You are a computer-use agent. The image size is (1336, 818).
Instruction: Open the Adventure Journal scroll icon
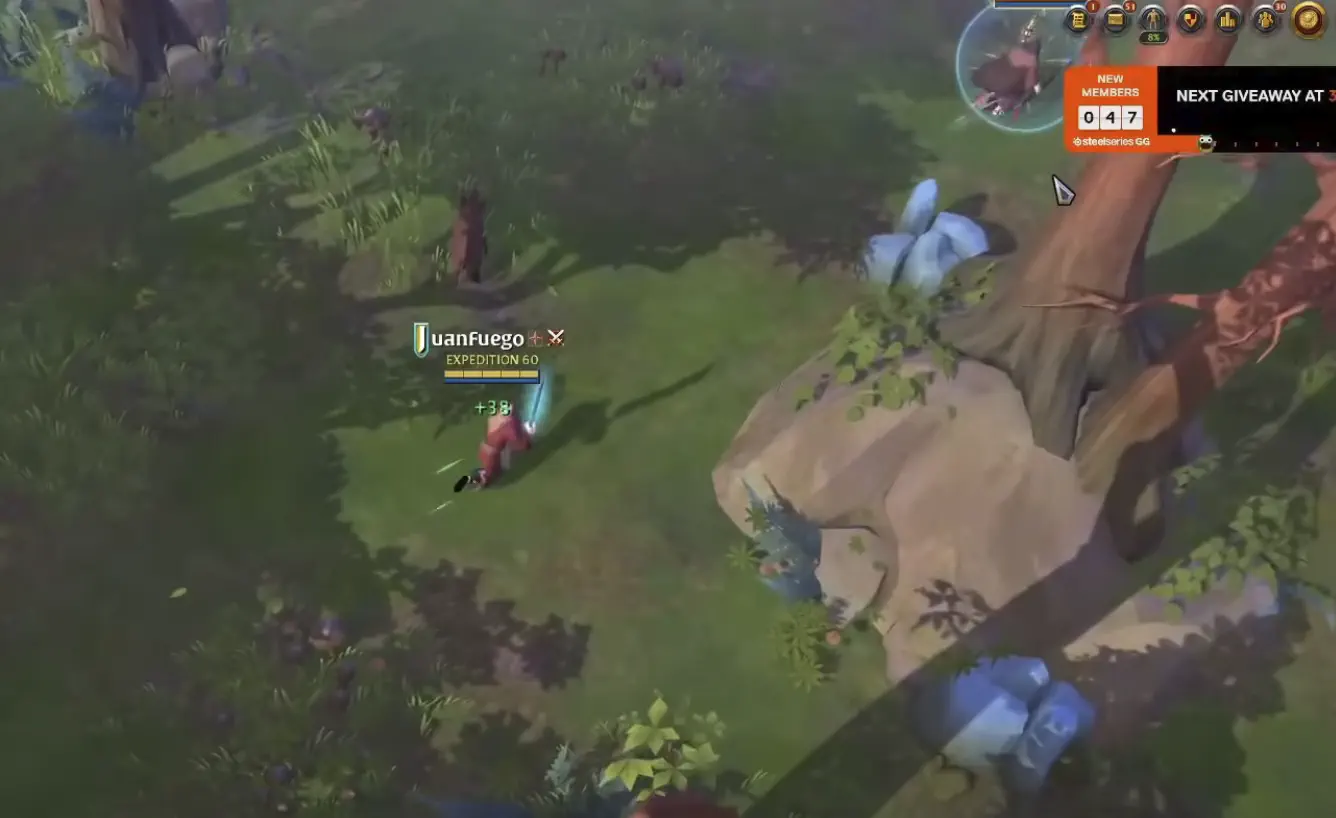(1078, 18)
